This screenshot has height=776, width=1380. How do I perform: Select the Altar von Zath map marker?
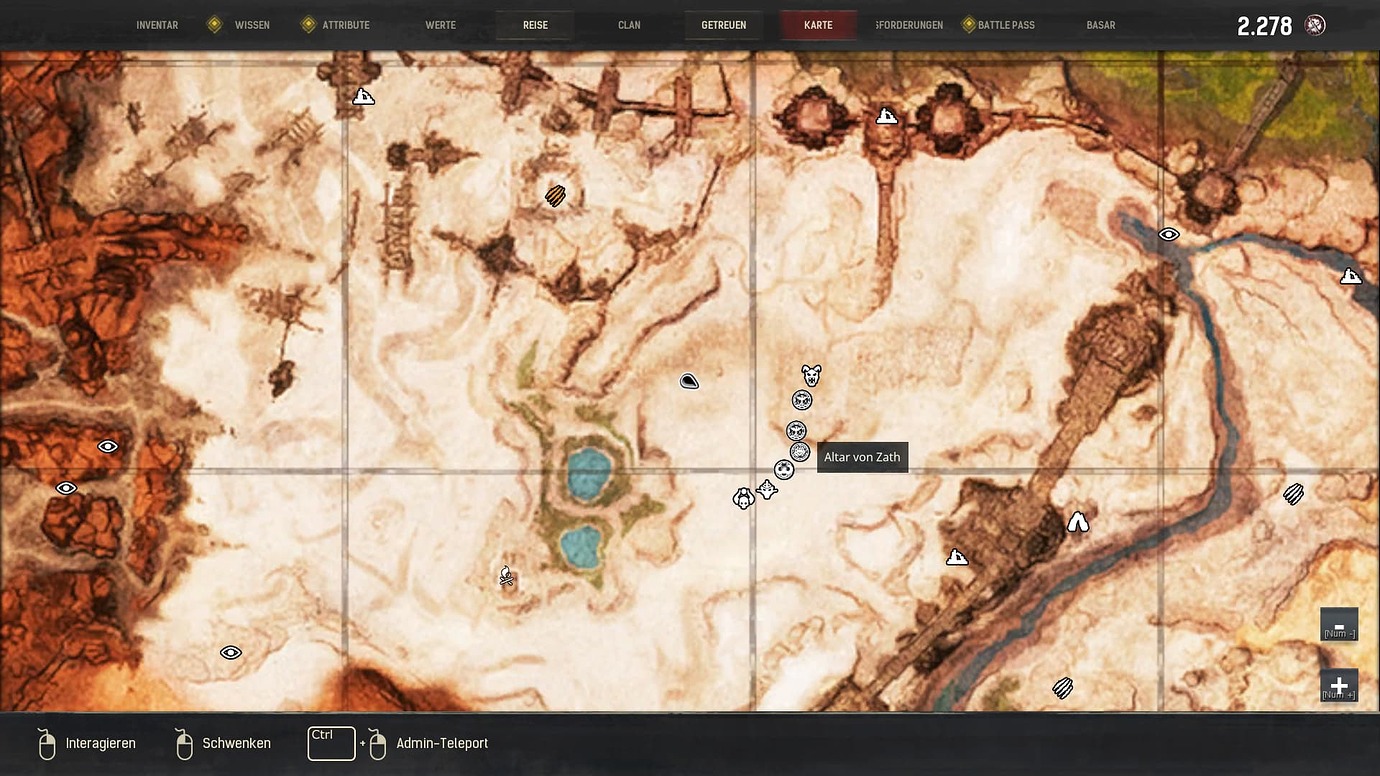(799, 452)
